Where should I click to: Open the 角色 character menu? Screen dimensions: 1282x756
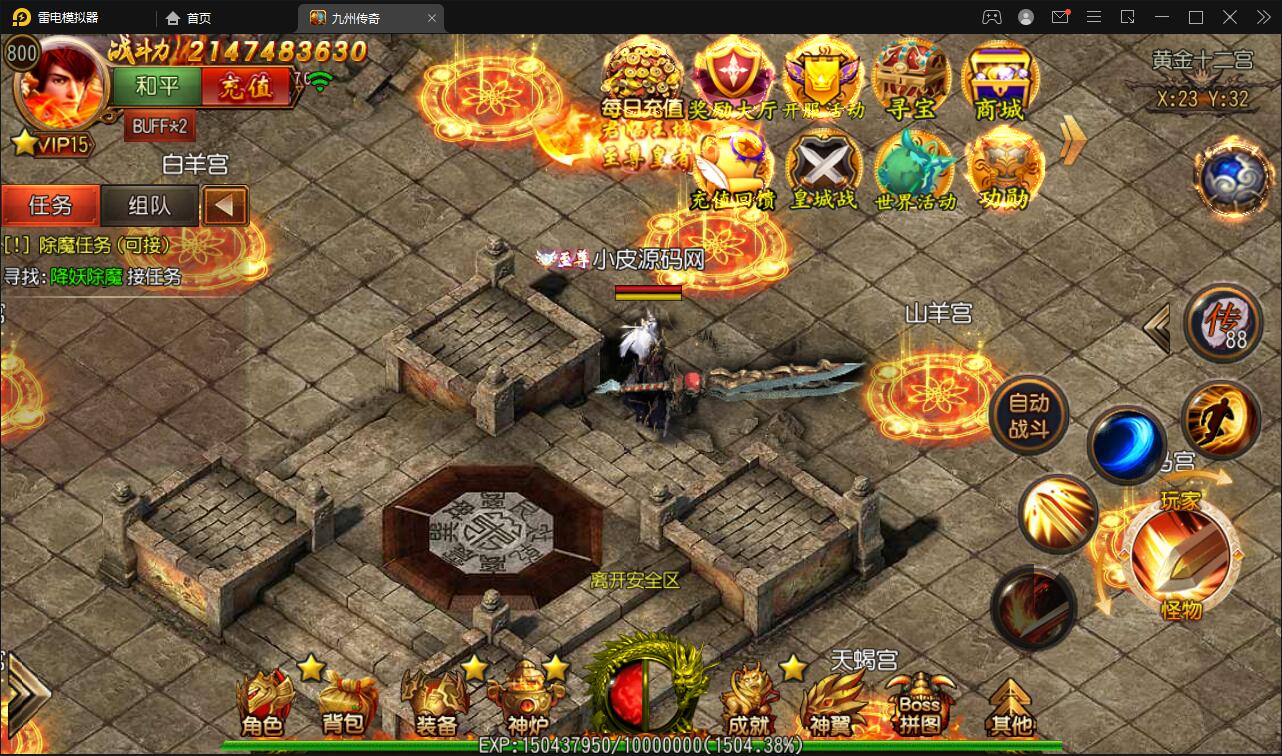point(262,704)
